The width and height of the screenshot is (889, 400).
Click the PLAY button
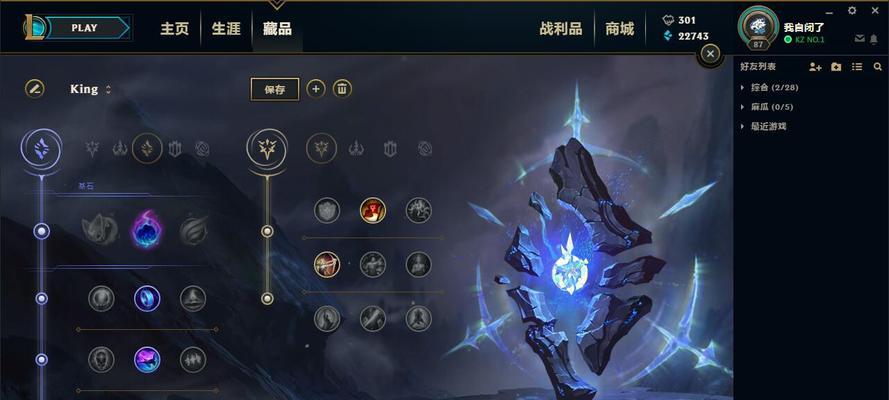click(84, 28)
